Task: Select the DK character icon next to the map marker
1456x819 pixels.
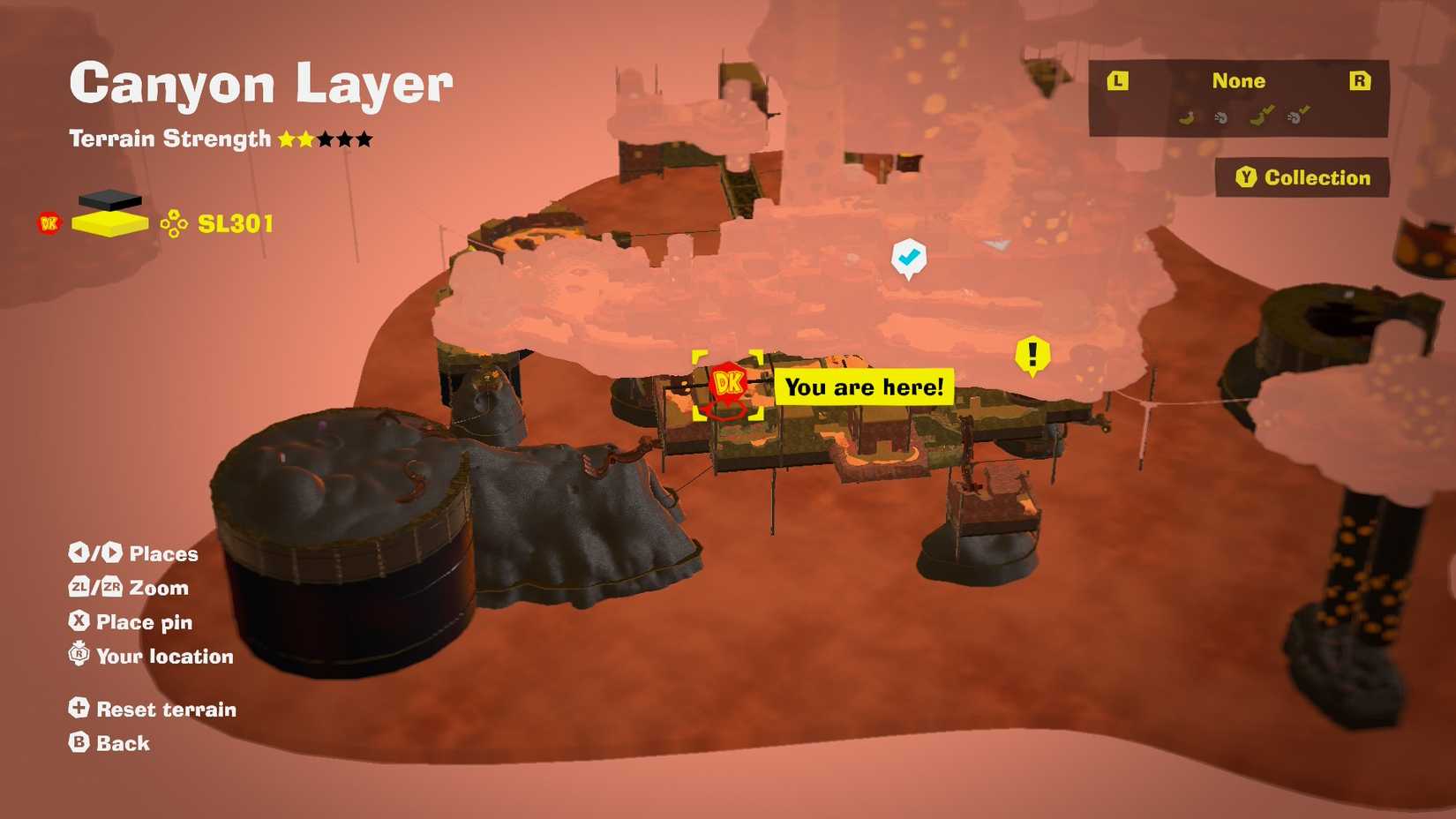Action: pos(727,383)
